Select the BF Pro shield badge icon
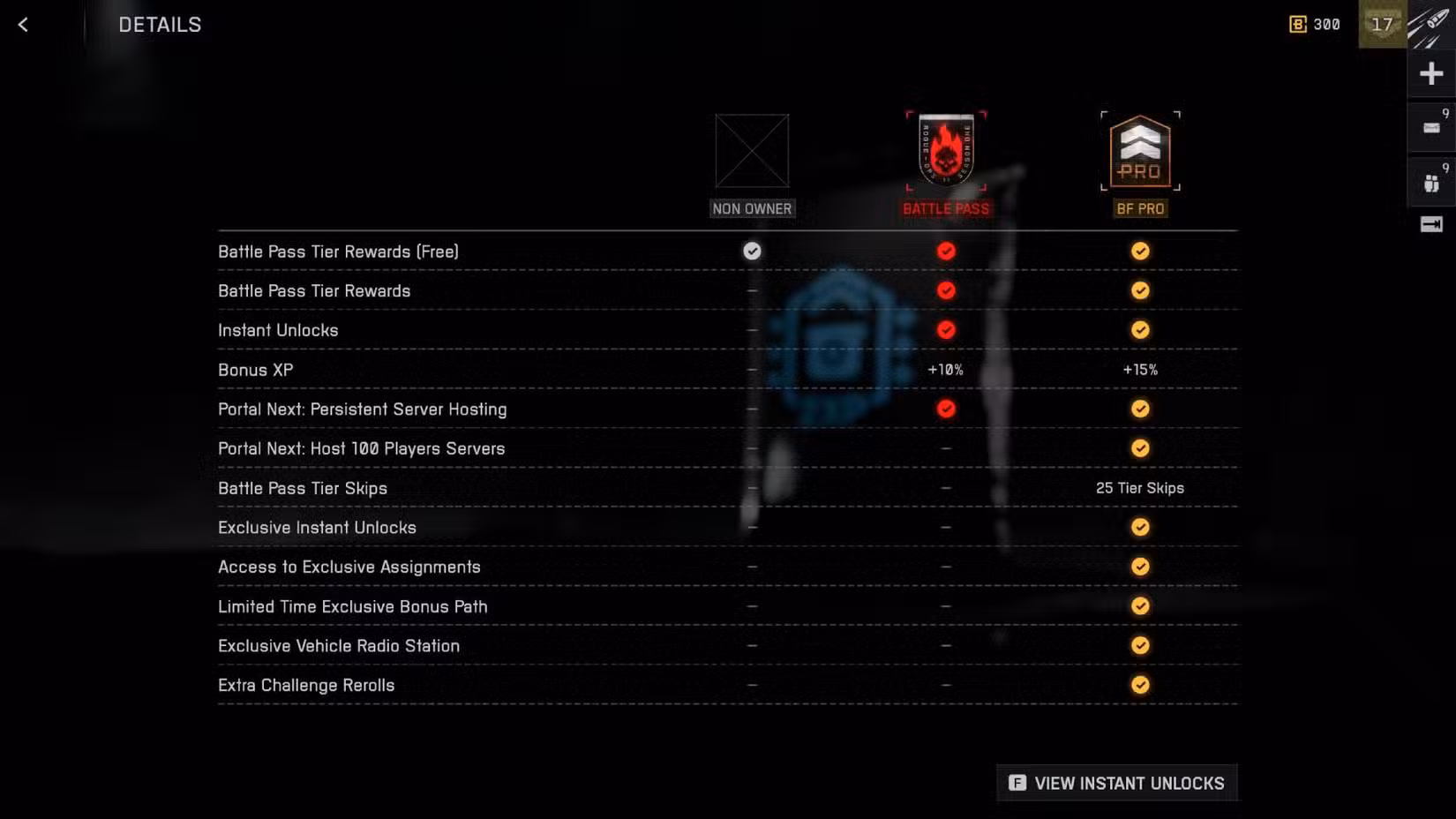 pyautogui.click(x=1139, y=152)
